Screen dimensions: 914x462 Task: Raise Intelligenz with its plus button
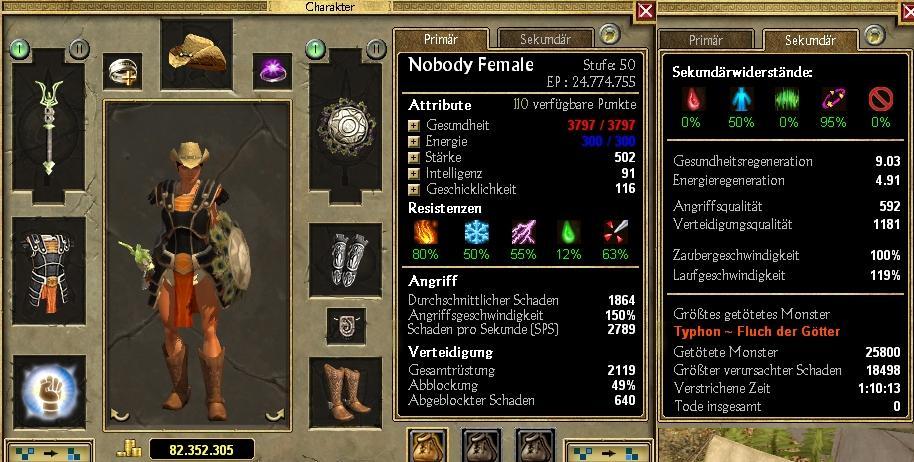414,172
